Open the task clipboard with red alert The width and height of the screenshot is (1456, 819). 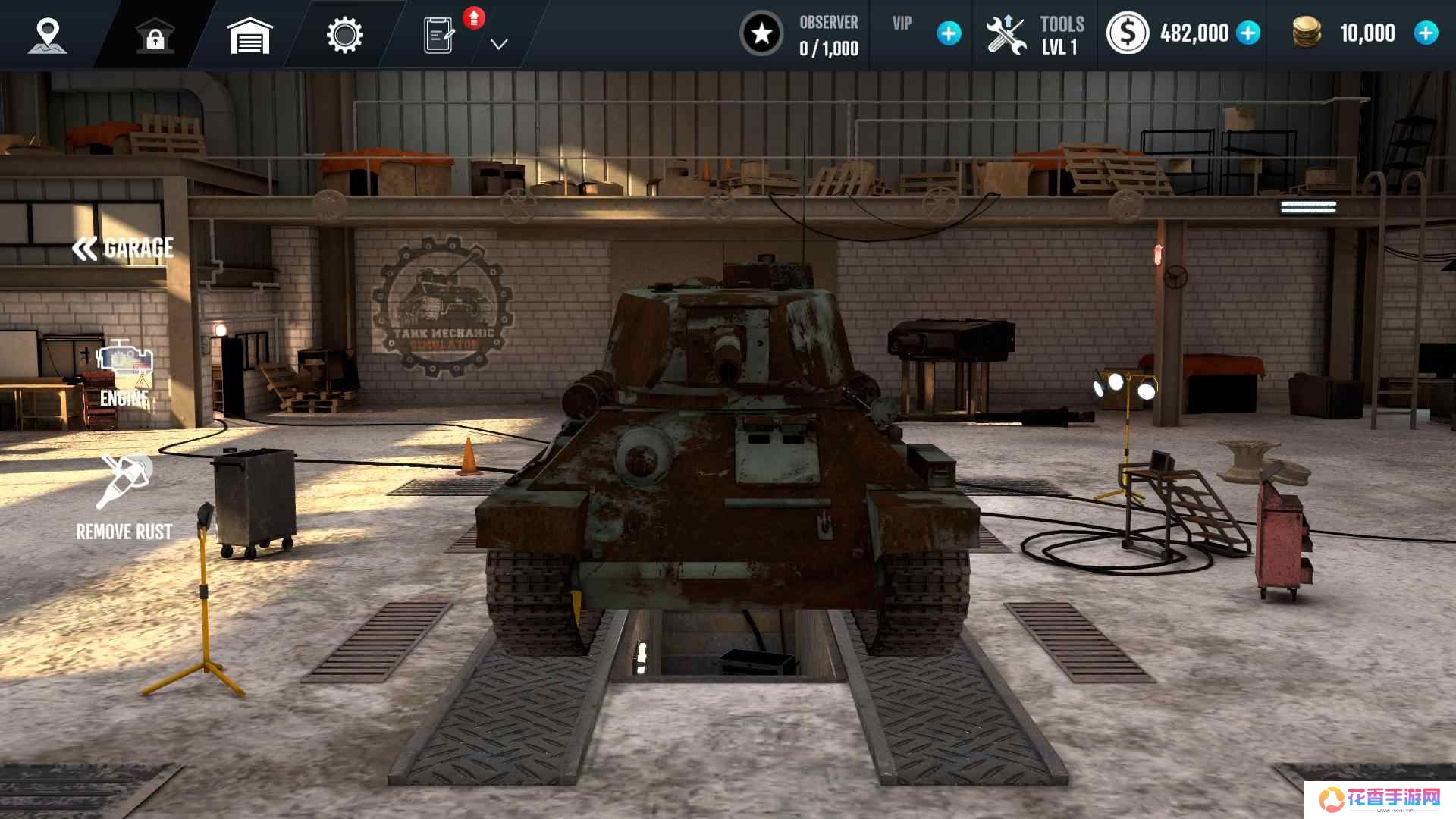(441, 36)
